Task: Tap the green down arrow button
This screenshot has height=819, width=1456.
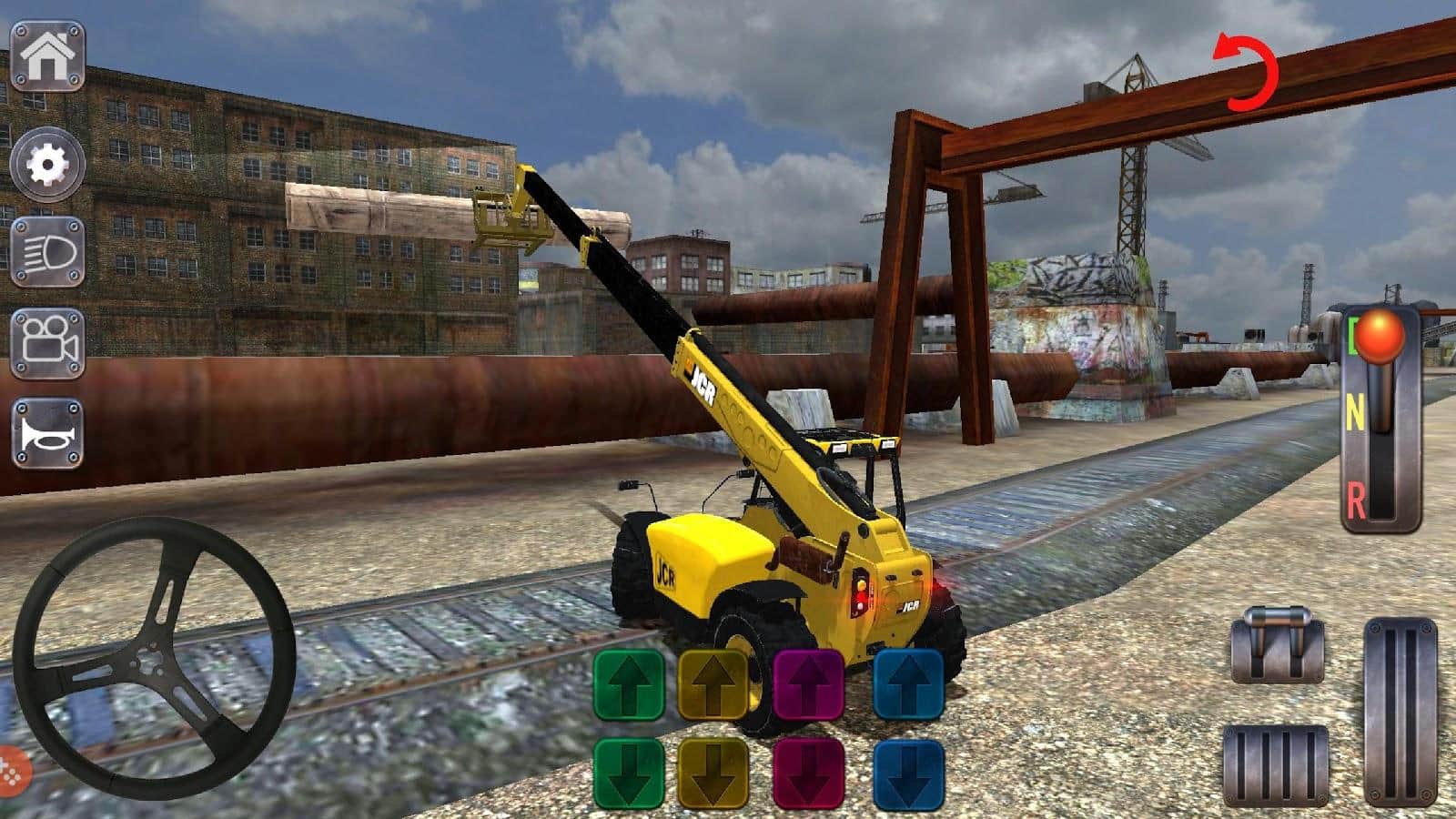Action: (629, 773)
